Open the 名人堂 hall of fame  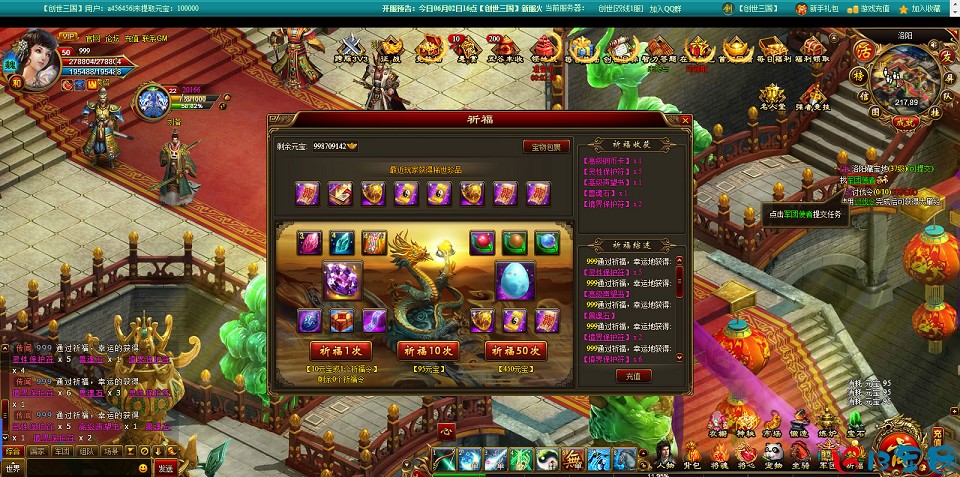point(771,93)
